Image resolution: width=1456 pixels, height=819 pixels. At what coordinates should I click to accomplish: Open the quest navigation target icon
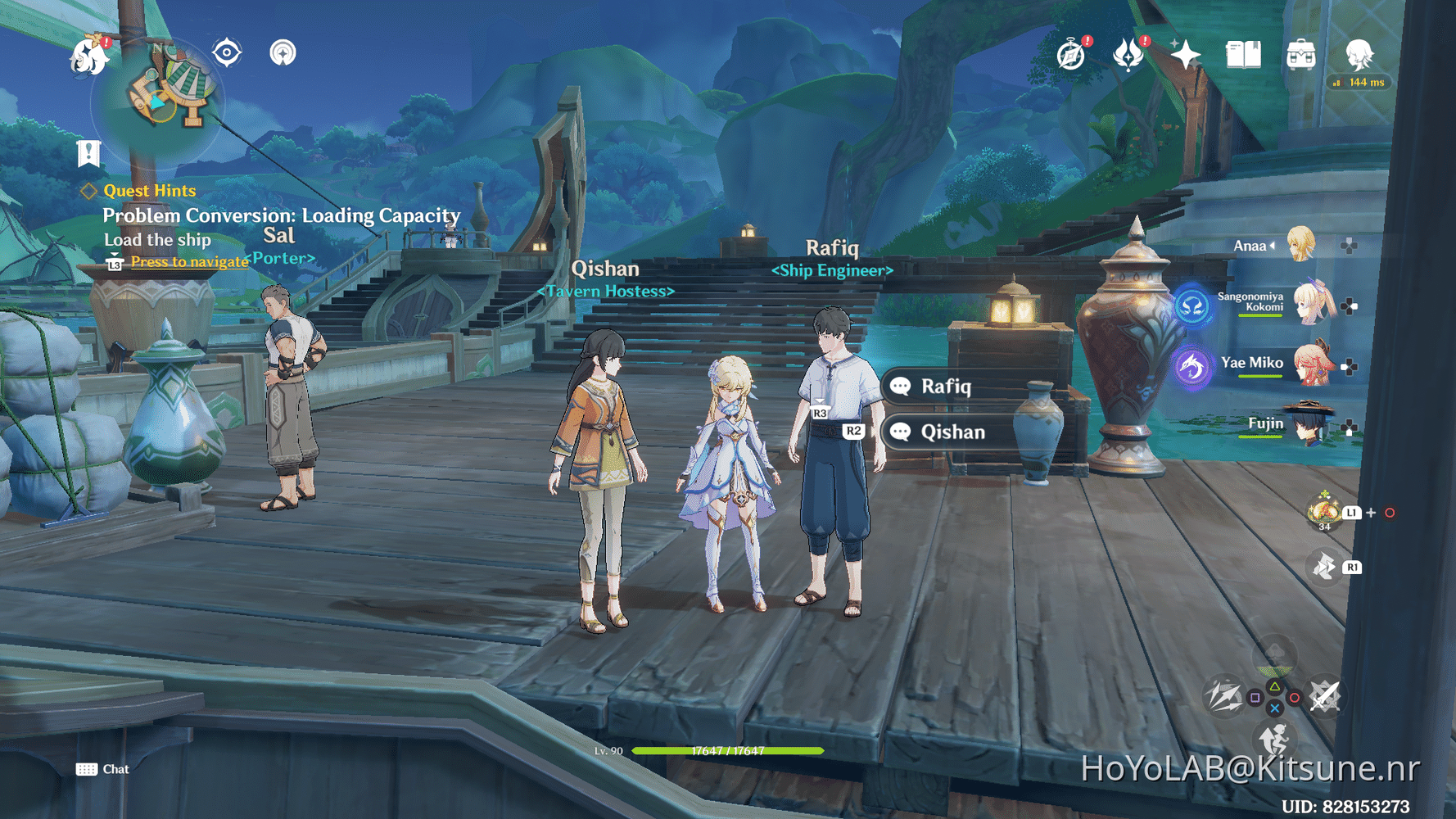pos(227,53)
